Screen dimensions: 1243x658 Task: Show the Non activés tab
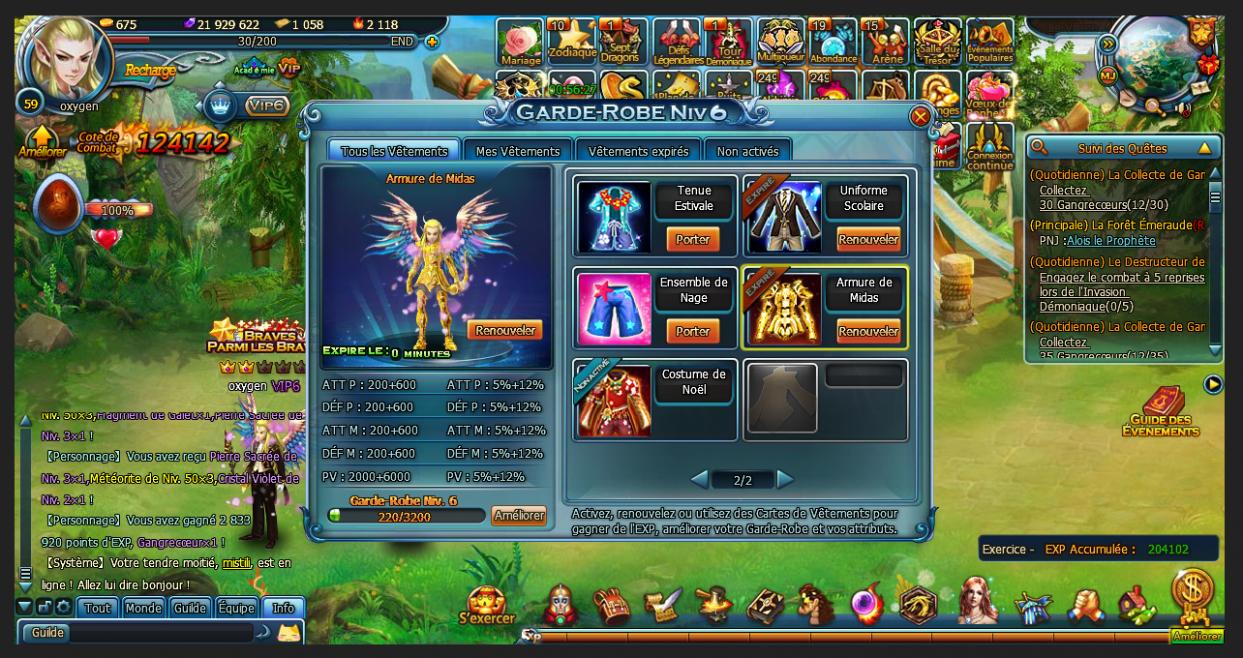(x=747, y=151)
